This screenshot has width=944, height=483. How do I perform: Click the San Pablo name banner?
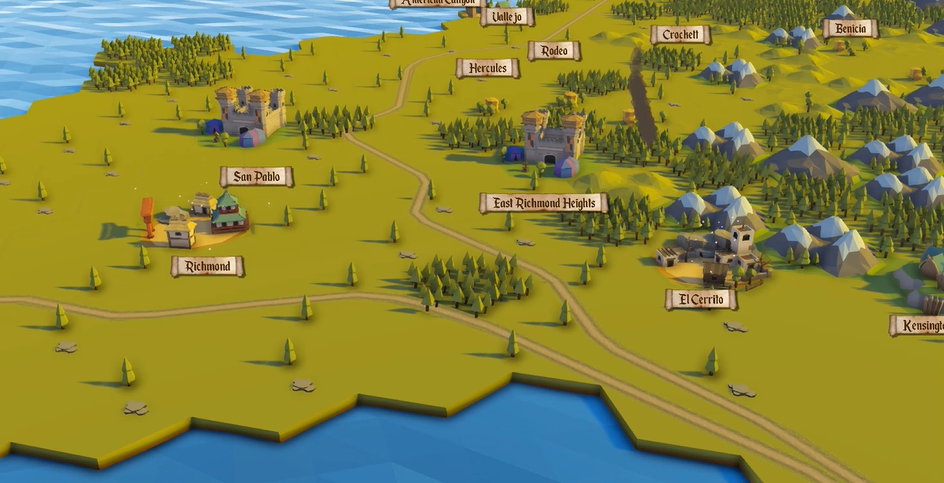(256, 177)
